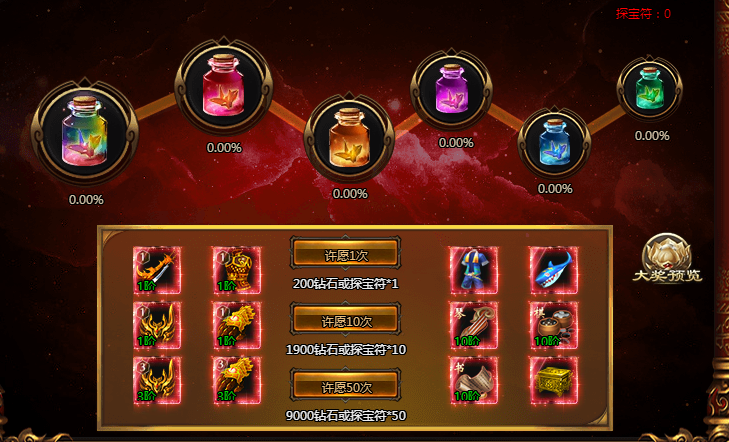This screenshot has width=729, height=442.
Task: Click the 许愿1次 wish button
Action: click(345, 255)
